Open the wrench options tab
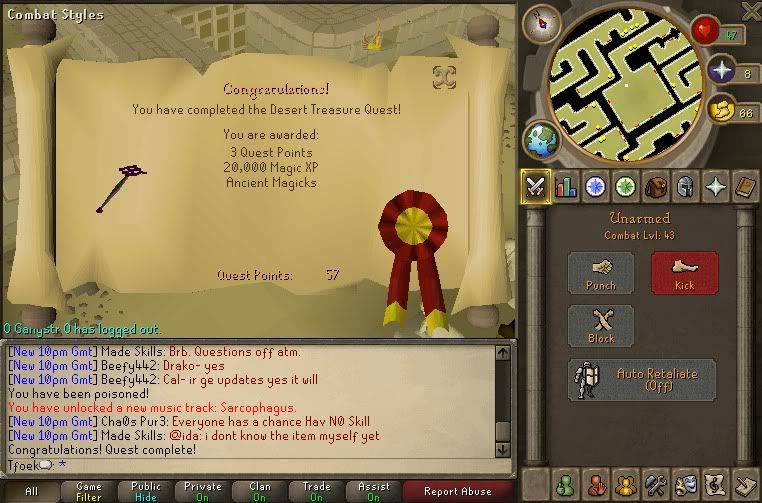 point(656,485)
